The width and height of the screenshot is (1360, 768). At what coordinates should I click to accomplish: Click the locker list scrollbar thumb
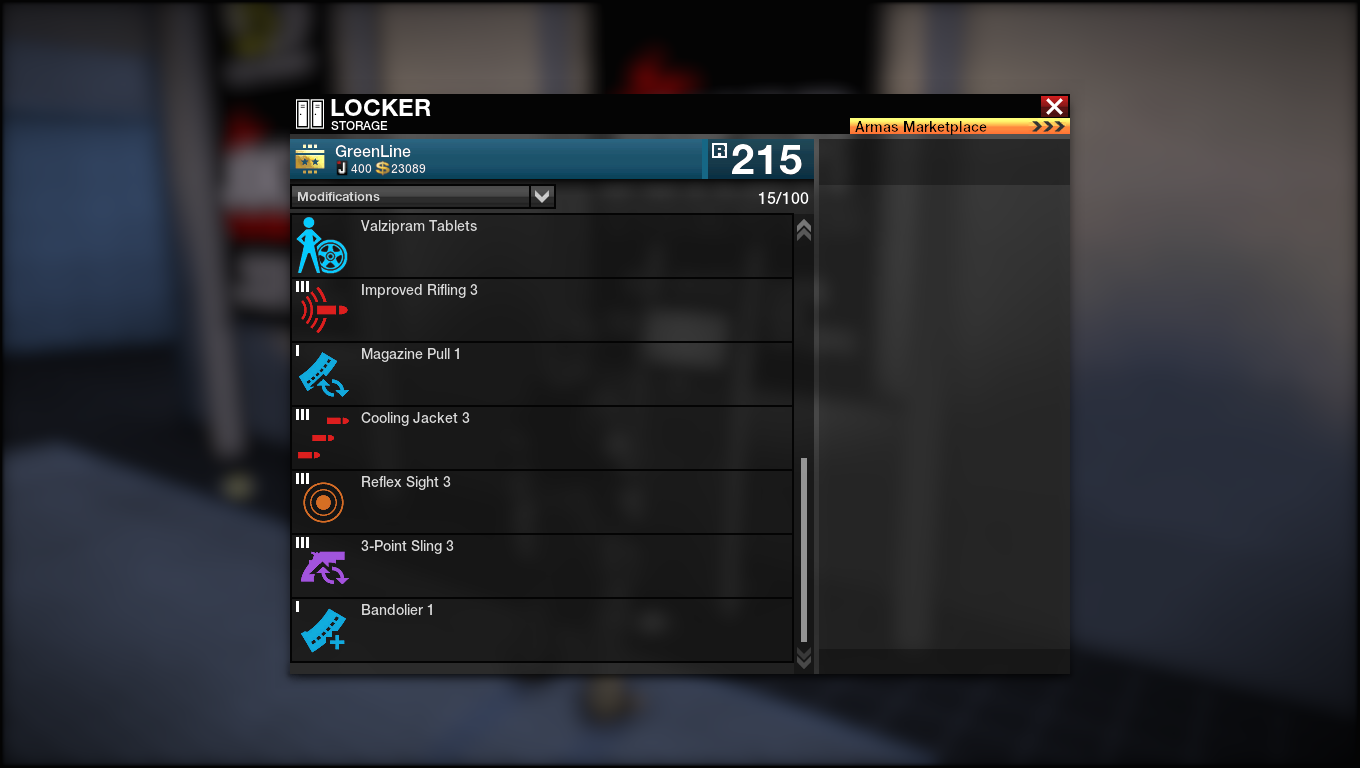[x=804, y=550]
